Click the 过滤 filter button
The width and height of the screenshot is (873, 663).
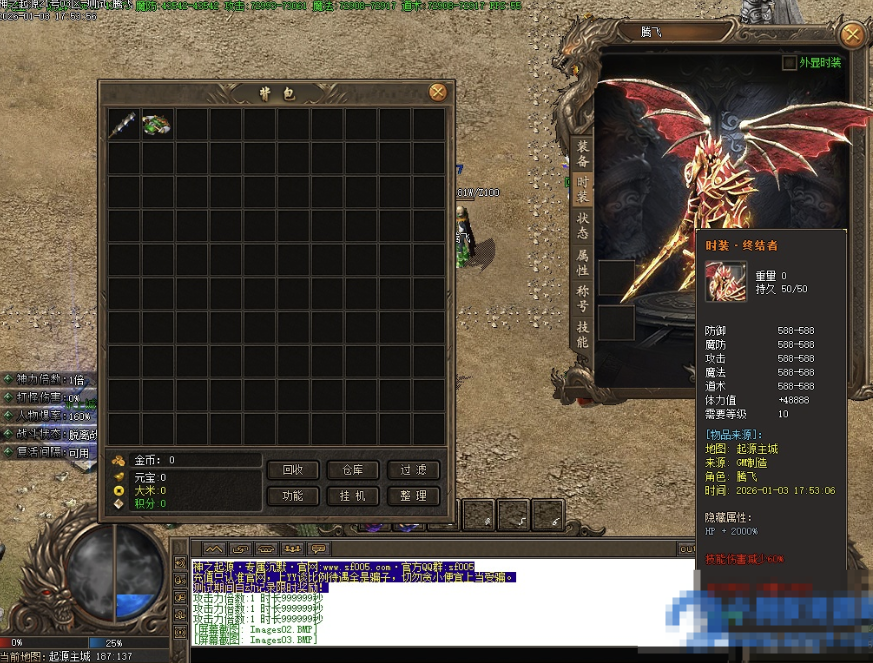point(413,470)
